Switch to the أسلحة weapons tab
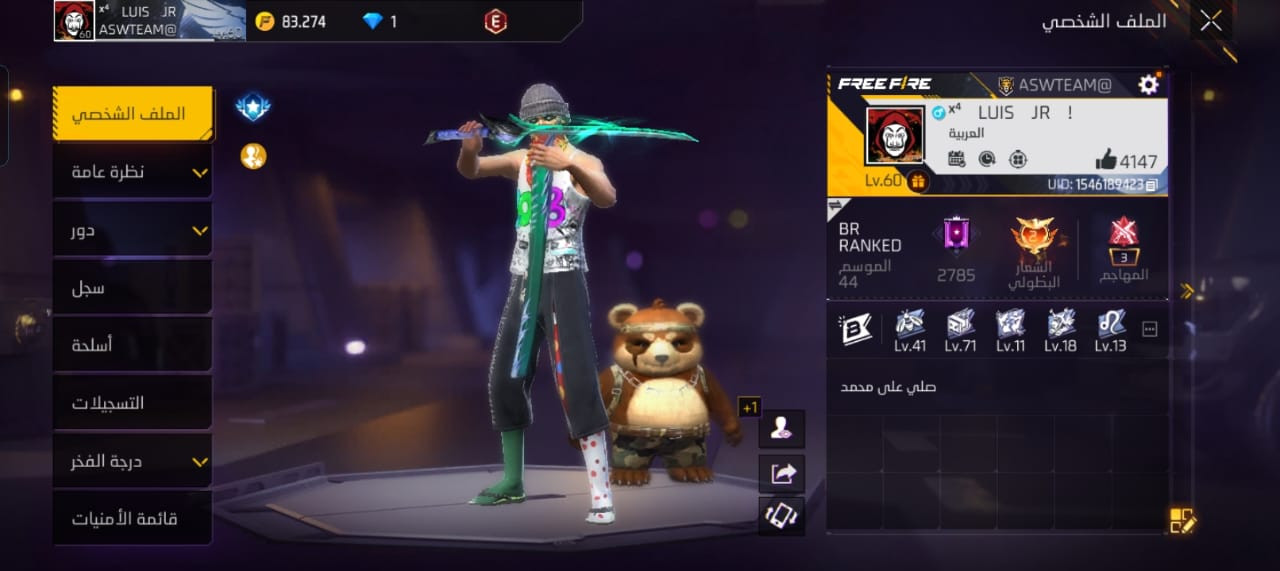The width and height of the screenshot is (1280, 571). (133, 345)
